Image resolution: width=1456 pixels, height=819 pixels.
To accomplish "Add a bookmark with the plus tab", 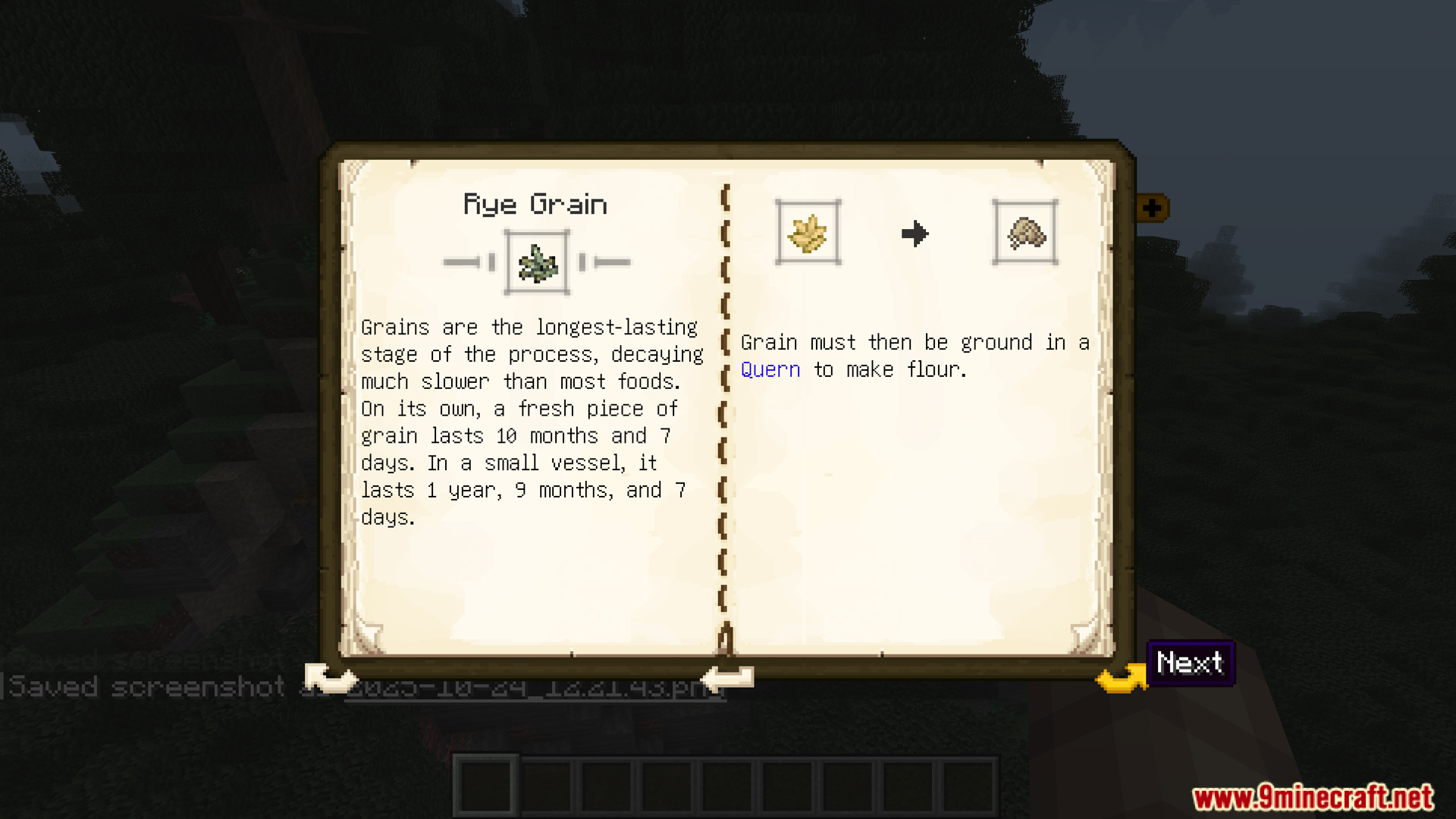I will pyautogui.click(x=1152, y=208).
